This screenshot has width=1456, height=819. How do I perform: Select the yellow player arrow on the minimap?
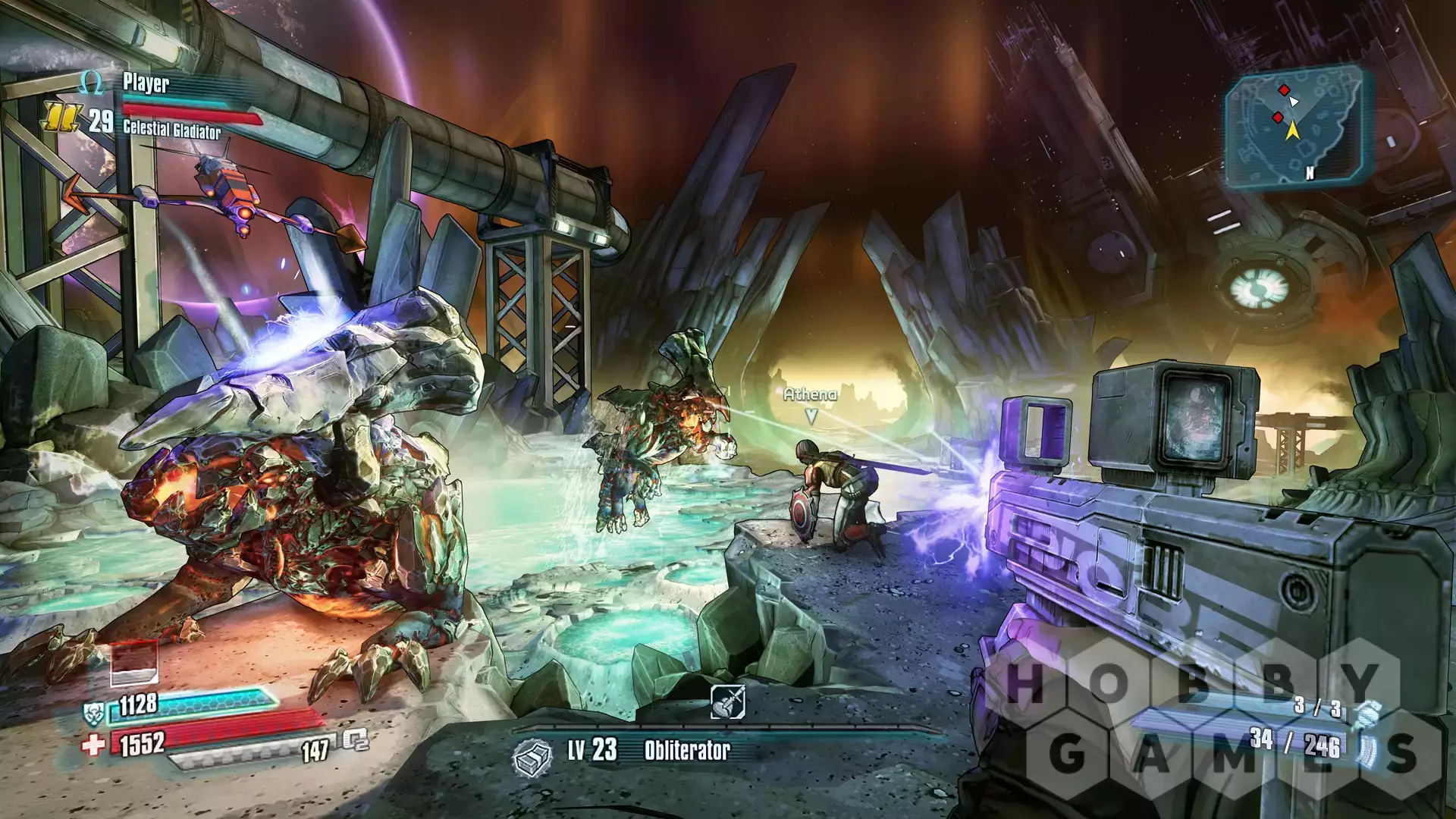[1292, 131]
